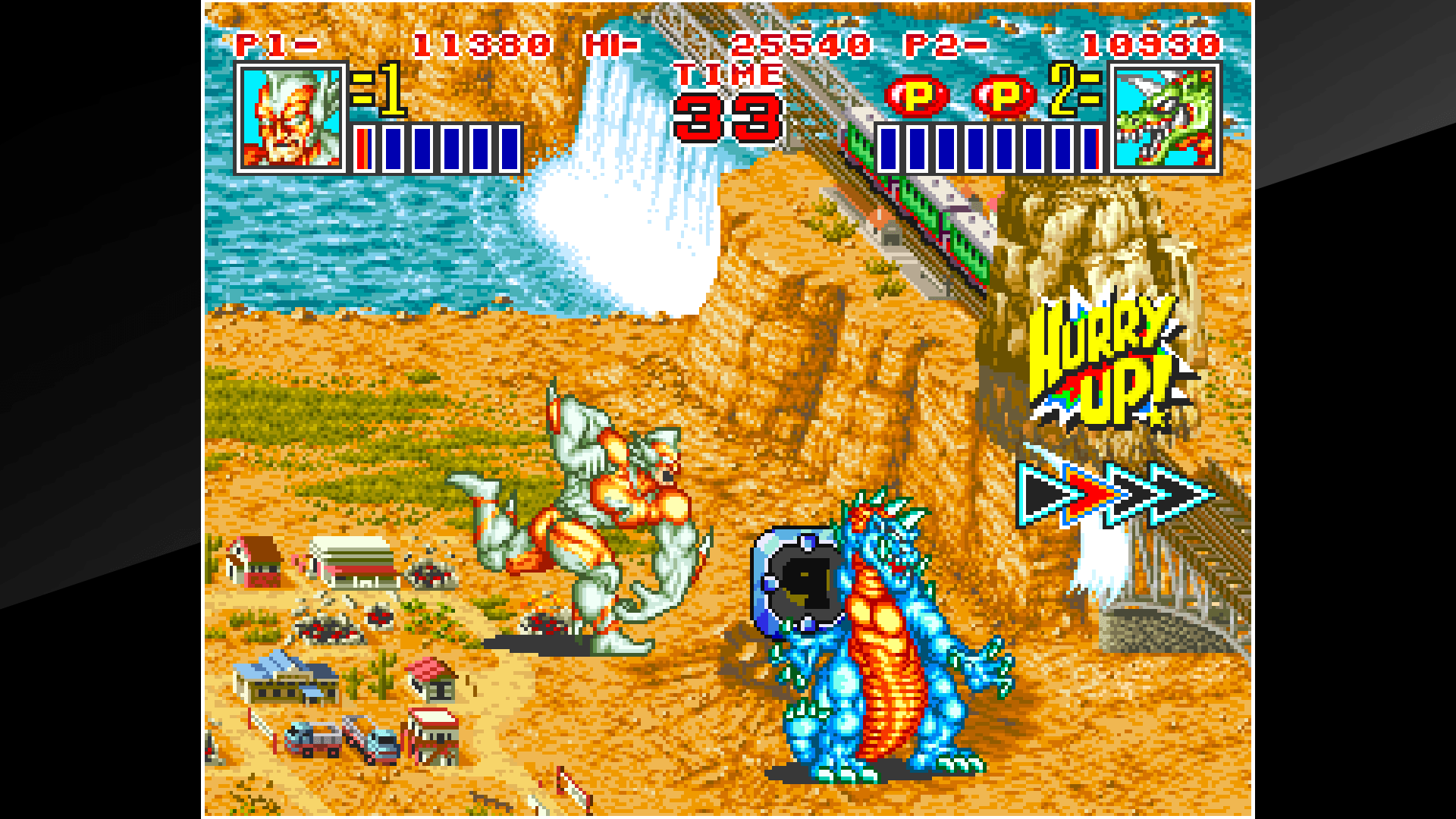Click the left red P power icon
Screen dimensions: 1456x819
[x=915, y=97]
